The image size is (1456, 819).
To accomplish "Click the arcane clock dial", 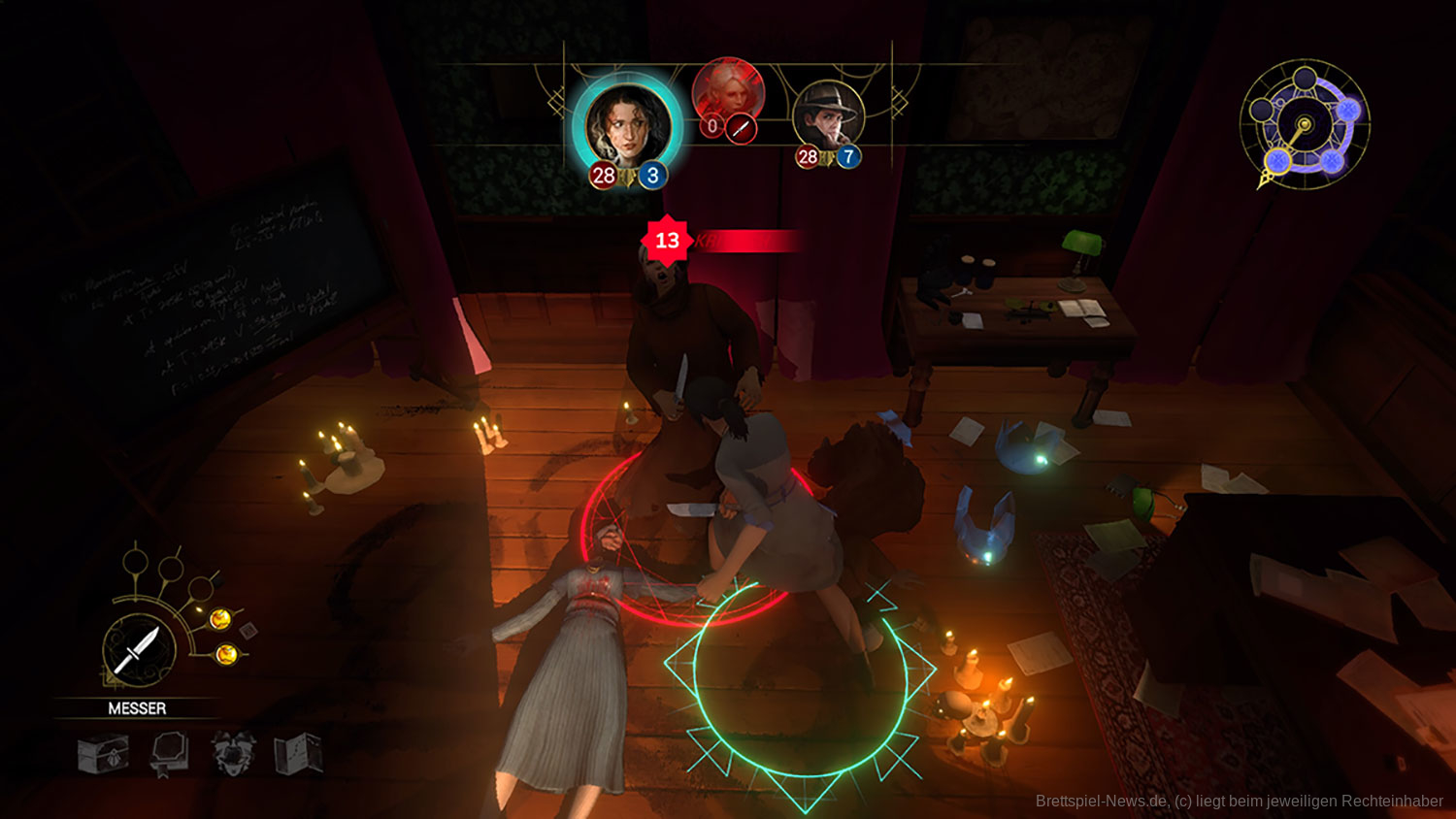I will point(1304,125).
